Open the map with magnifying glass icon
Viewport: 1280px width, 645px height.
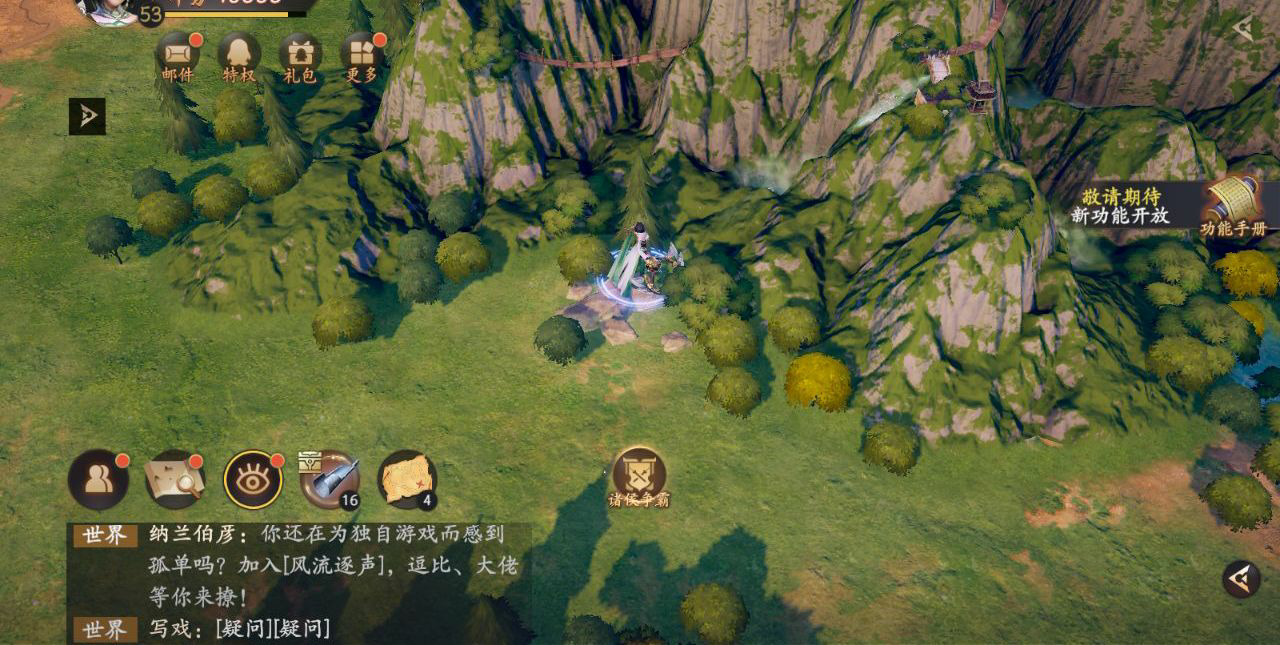(x=175, y=479)
